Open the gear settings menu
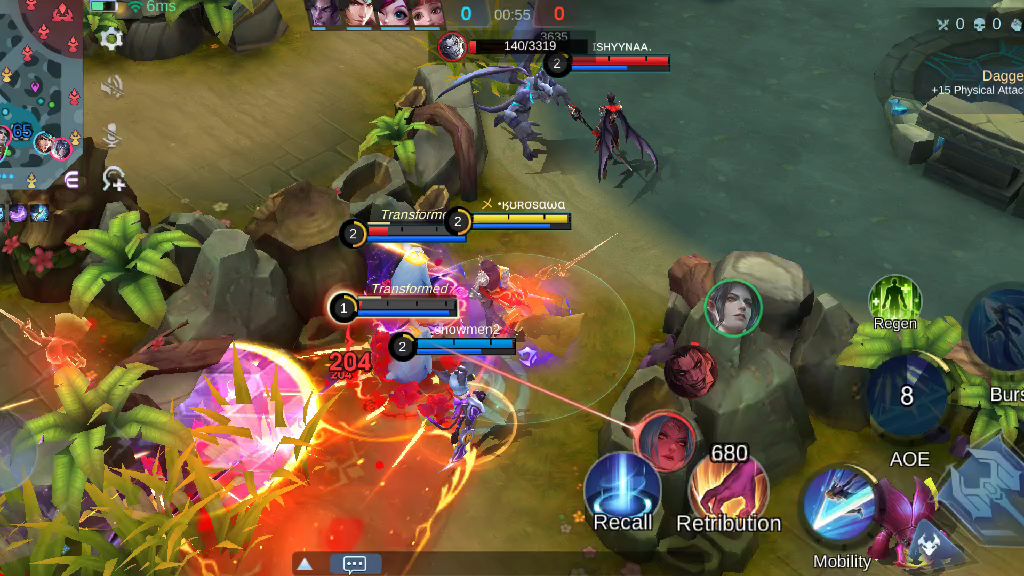Image resolution: width=1024 pixels, height=576 pixels. (x=111, y=38)
